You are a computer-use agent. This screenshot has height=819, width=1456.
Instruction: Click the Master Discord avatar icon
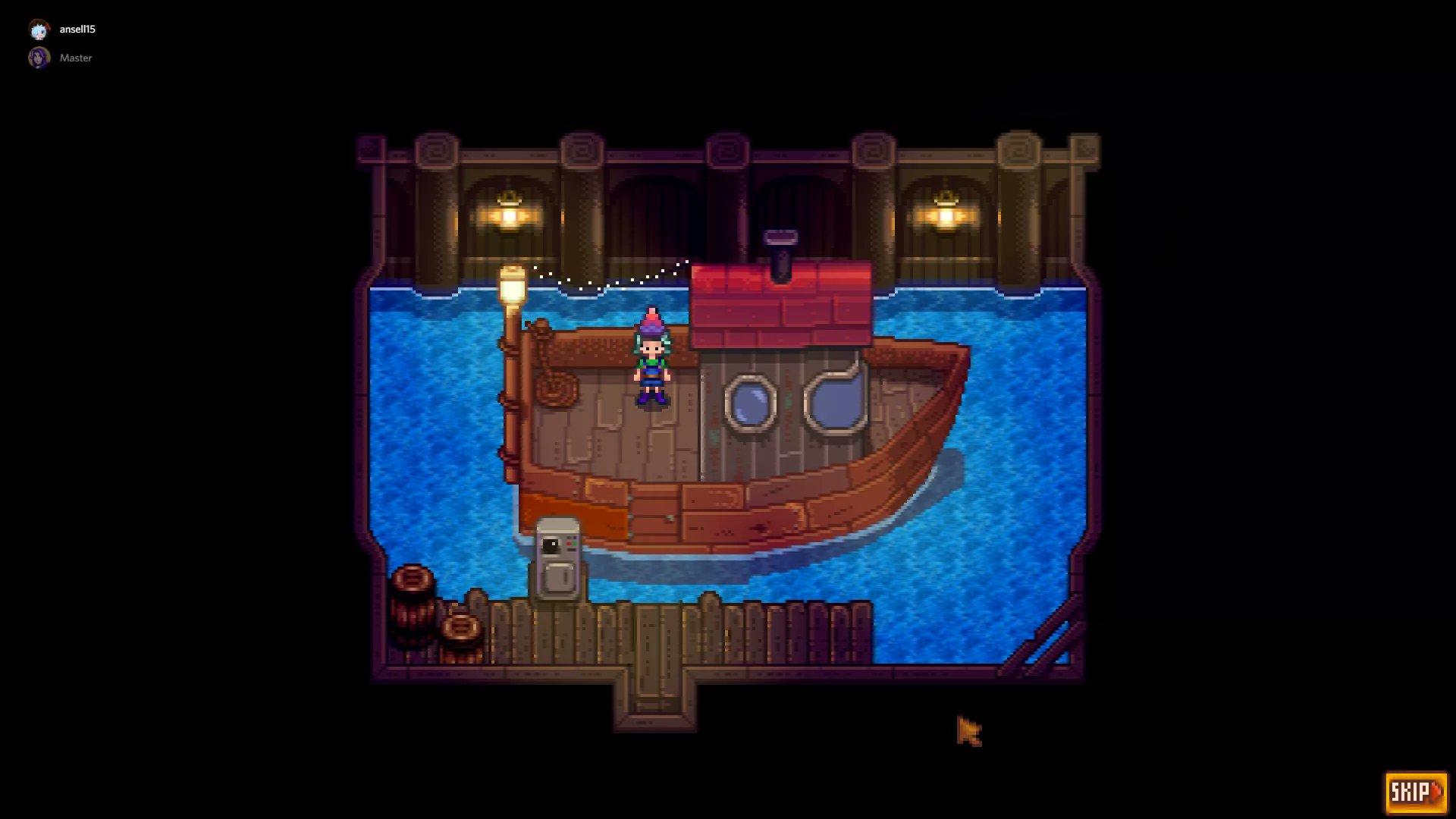click(37, 57)
